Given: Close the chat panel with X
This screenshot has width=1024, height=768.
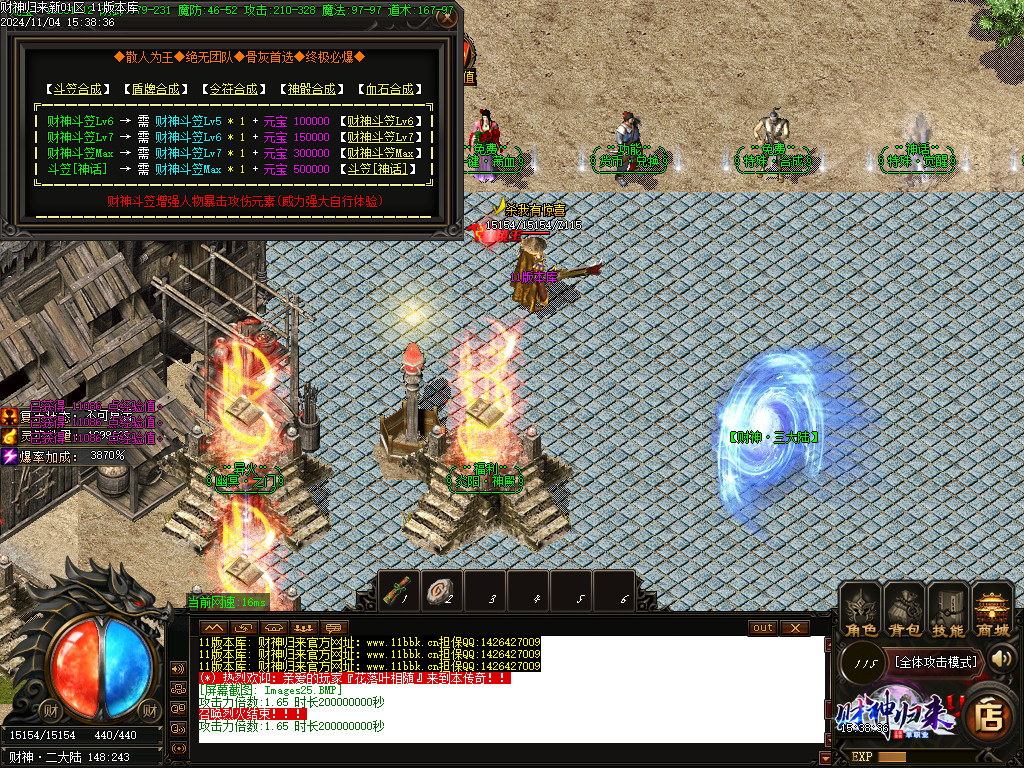Looking at the screenshot, I should tap(794, 627).
